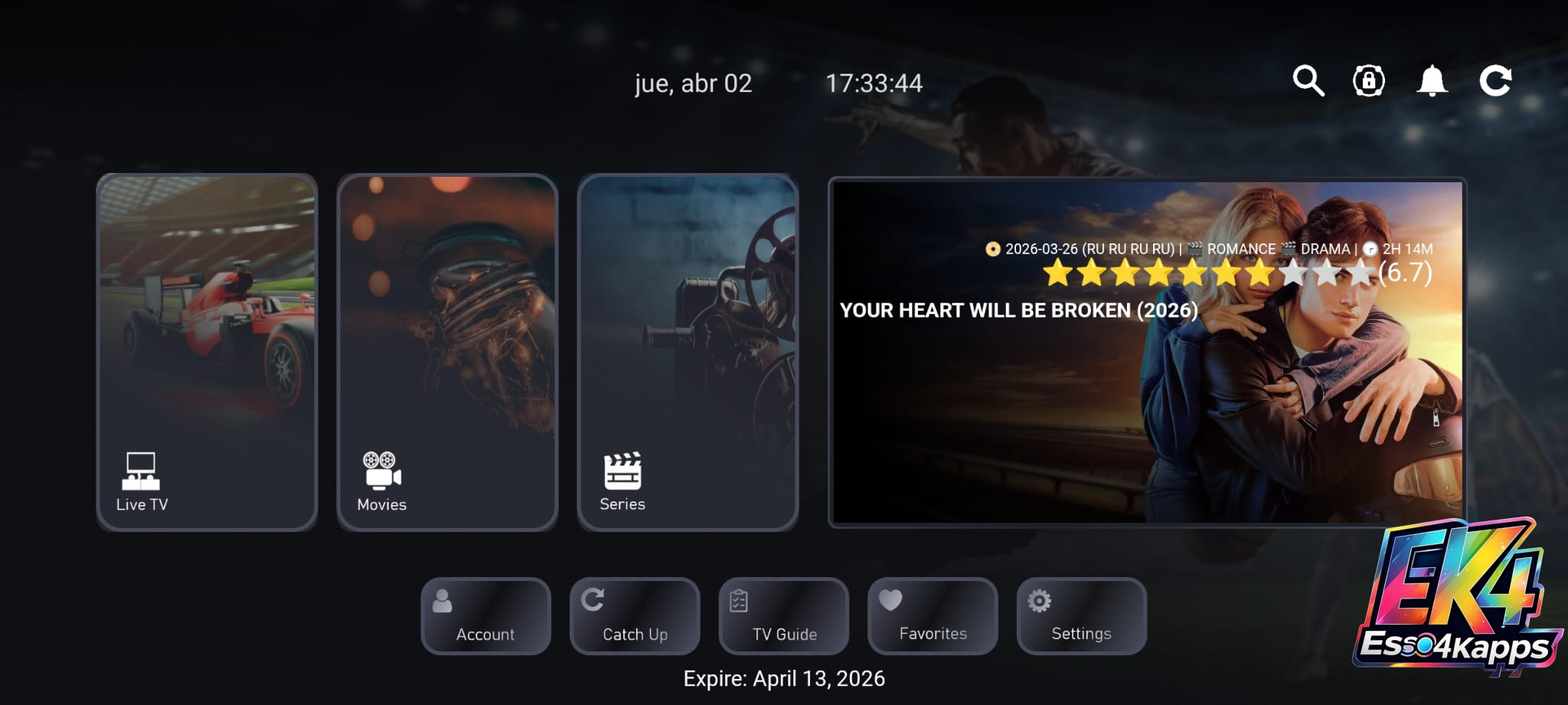Click the magnifying glass search icon
The height and width of the screenshot is (705, 1568).
pos(1308,80)
